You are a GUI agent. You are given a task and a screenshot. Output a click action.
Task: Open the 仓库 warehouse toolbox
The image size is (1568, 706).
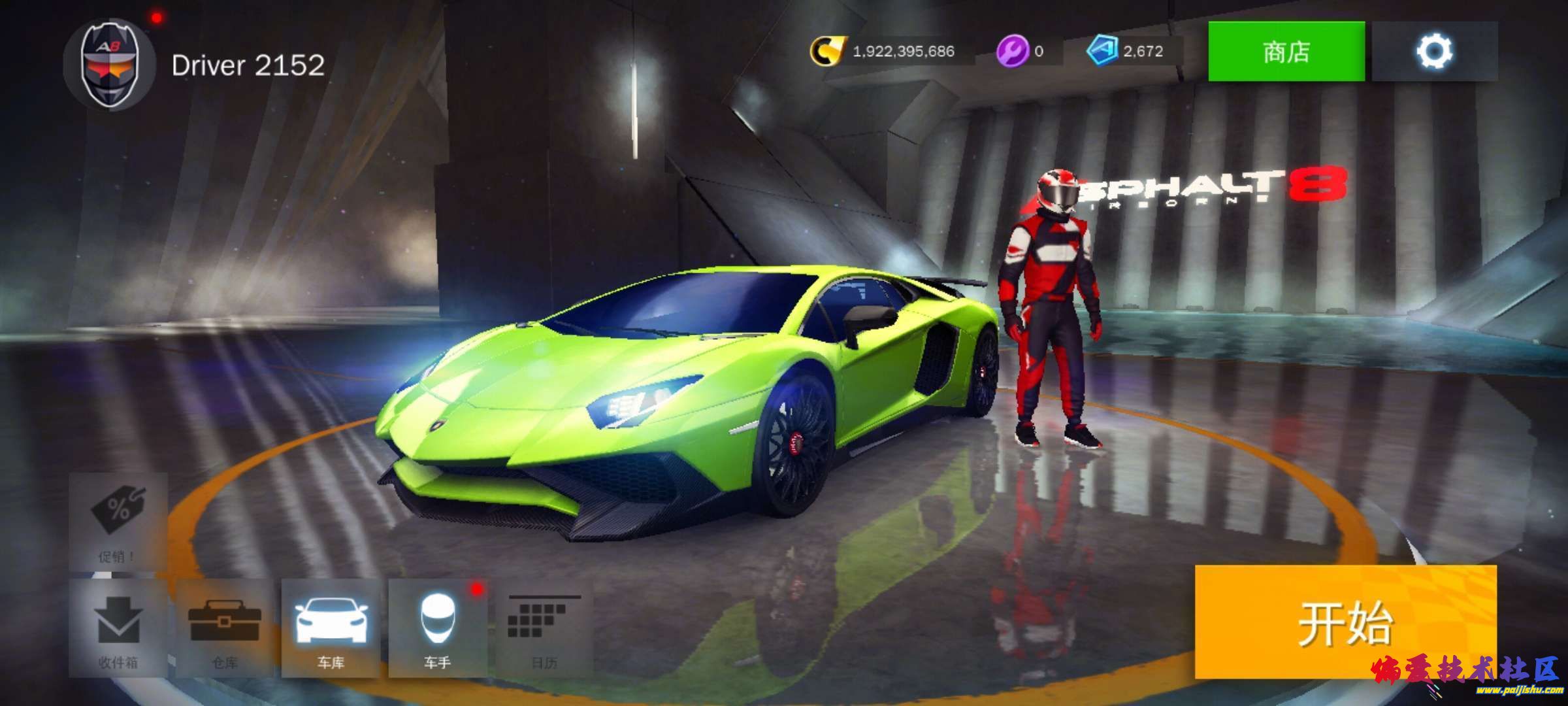click(x=224, y=628)
